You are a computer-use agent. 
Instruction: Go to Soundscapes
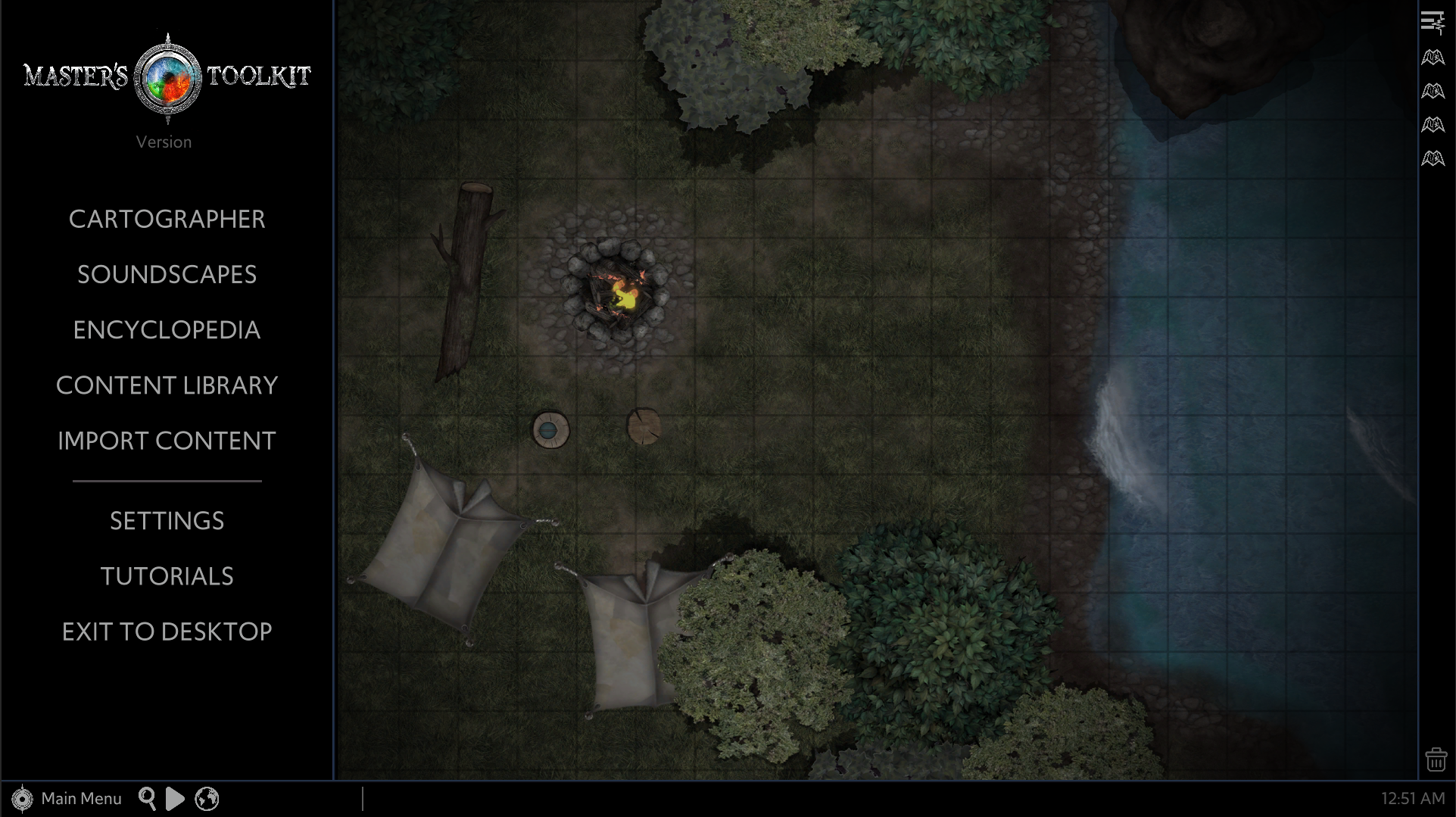pyautogui.click(x=167, y=275)
